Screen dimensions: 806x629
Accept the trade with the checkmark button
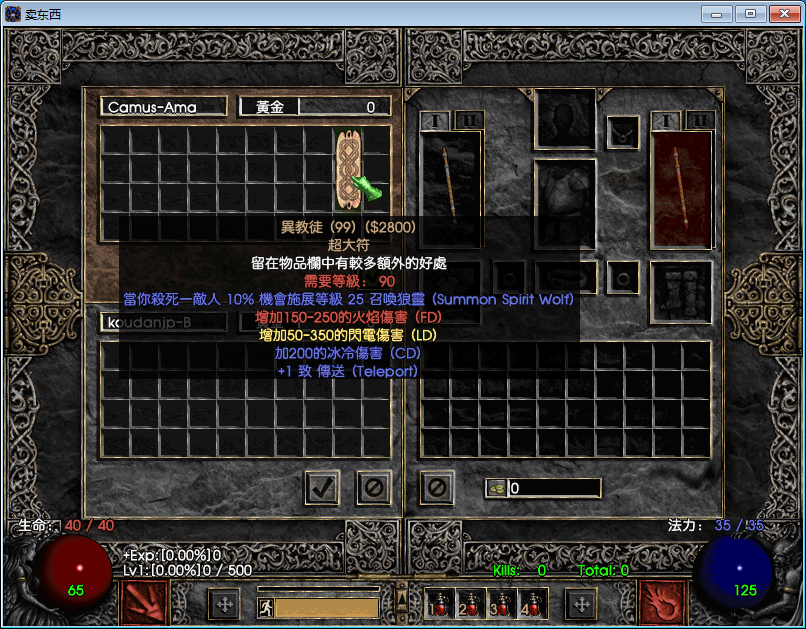[x=322, y=487]
